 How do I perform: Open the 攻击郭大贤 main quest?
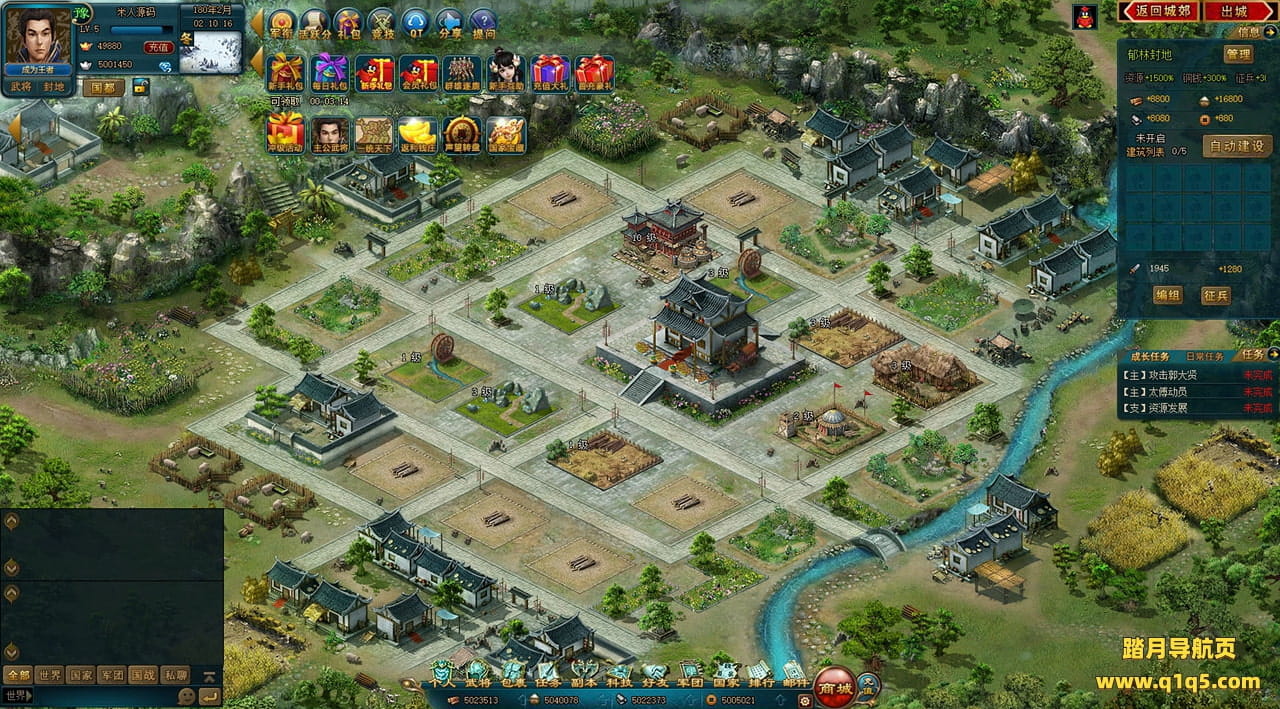[1174, 375]
